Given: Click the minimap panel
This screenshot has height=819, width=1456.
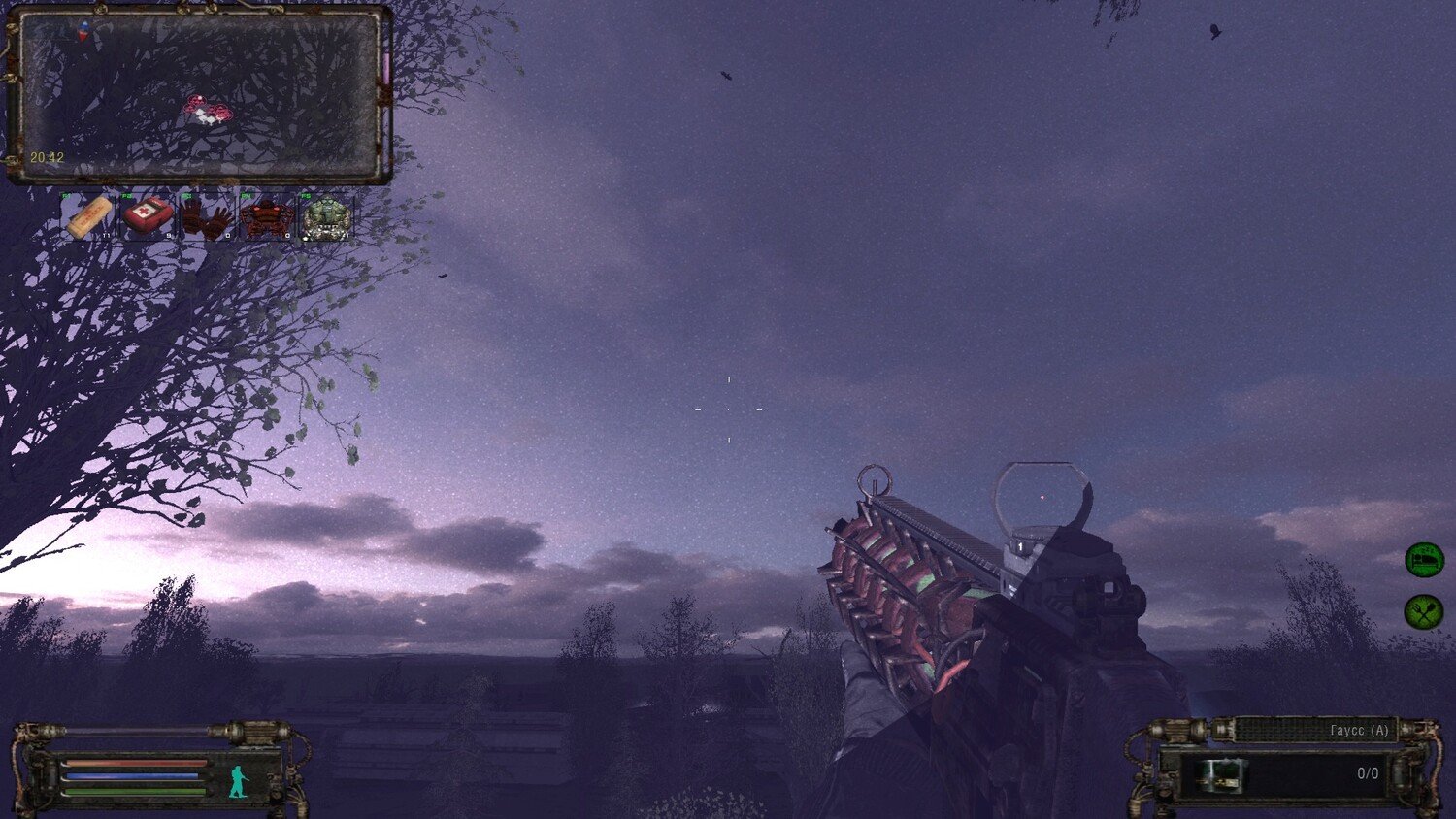Looking at the screenshot, I should [x=199, y=95].
